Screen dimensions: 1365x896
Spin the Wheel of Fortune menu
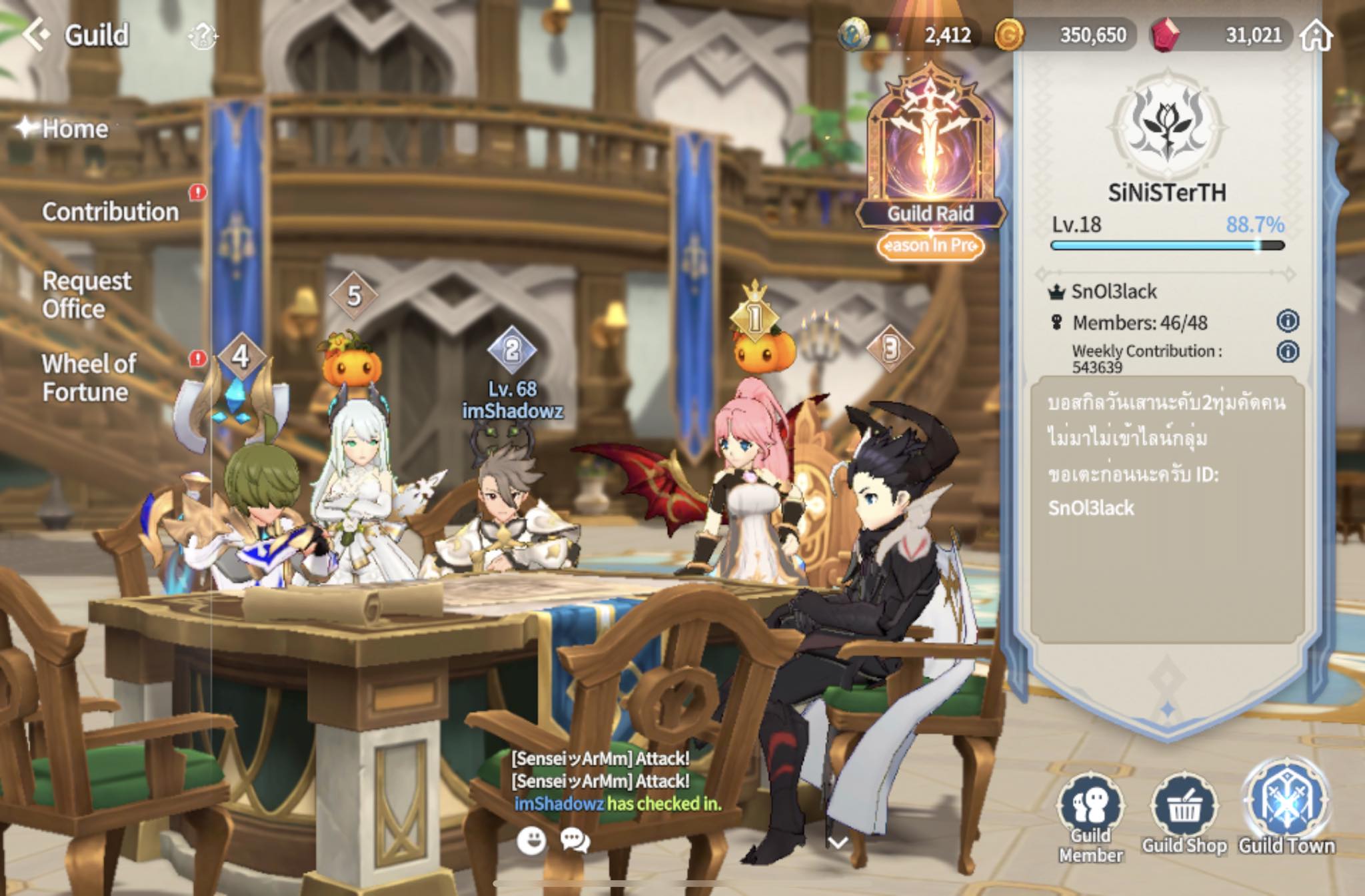point(89,378)
